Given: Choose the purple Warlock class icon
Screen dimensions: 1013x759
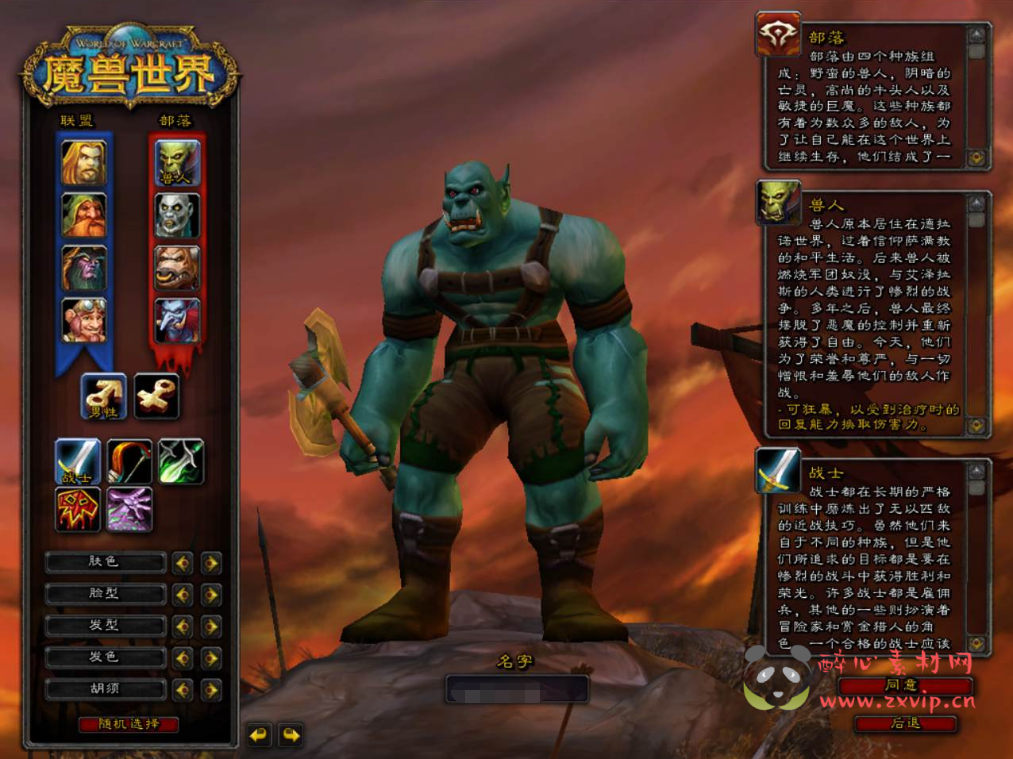Looking at the screenshot, I should coord(130,509).
